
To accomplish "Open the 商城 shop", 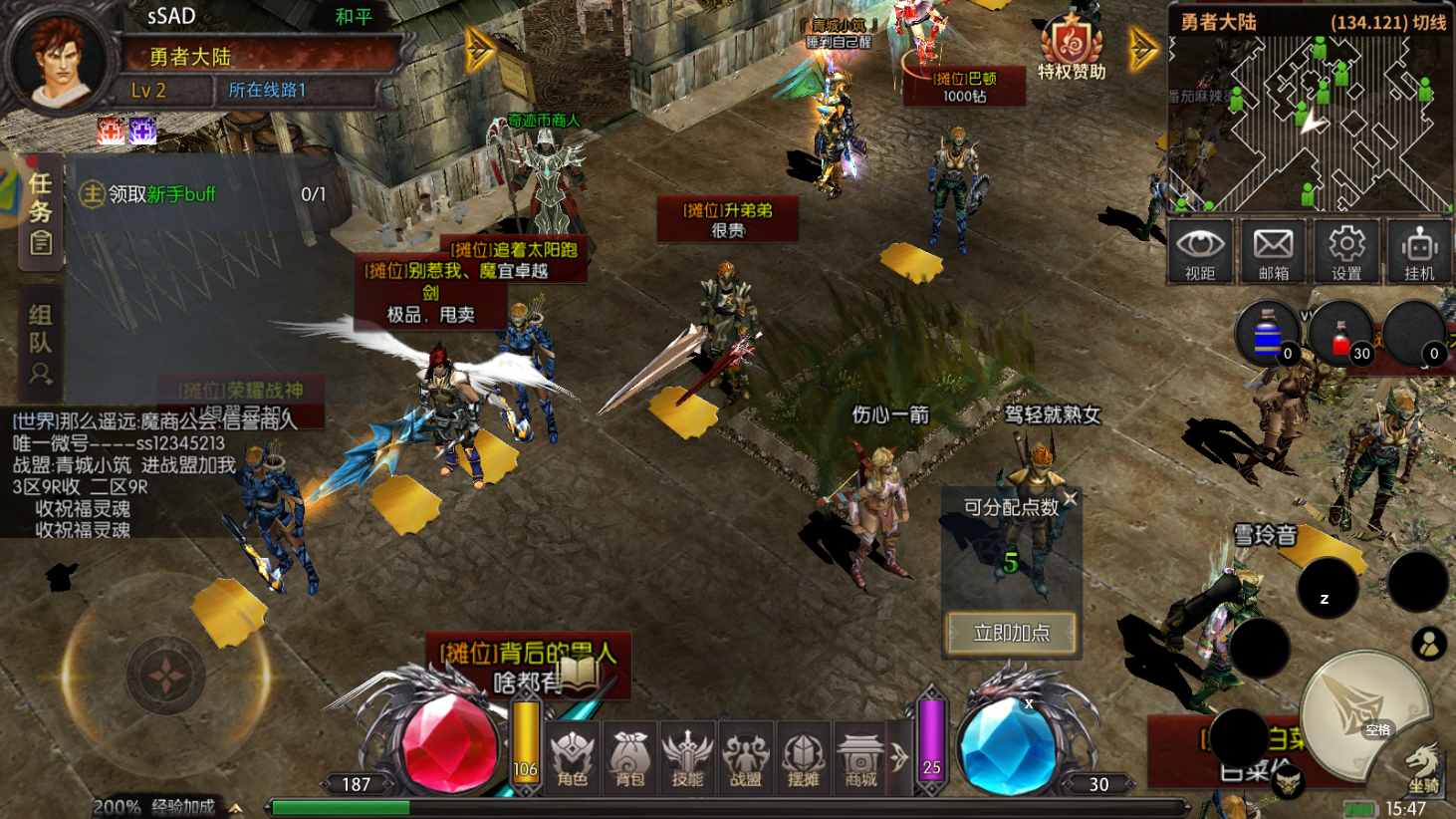I will point(860,759).
